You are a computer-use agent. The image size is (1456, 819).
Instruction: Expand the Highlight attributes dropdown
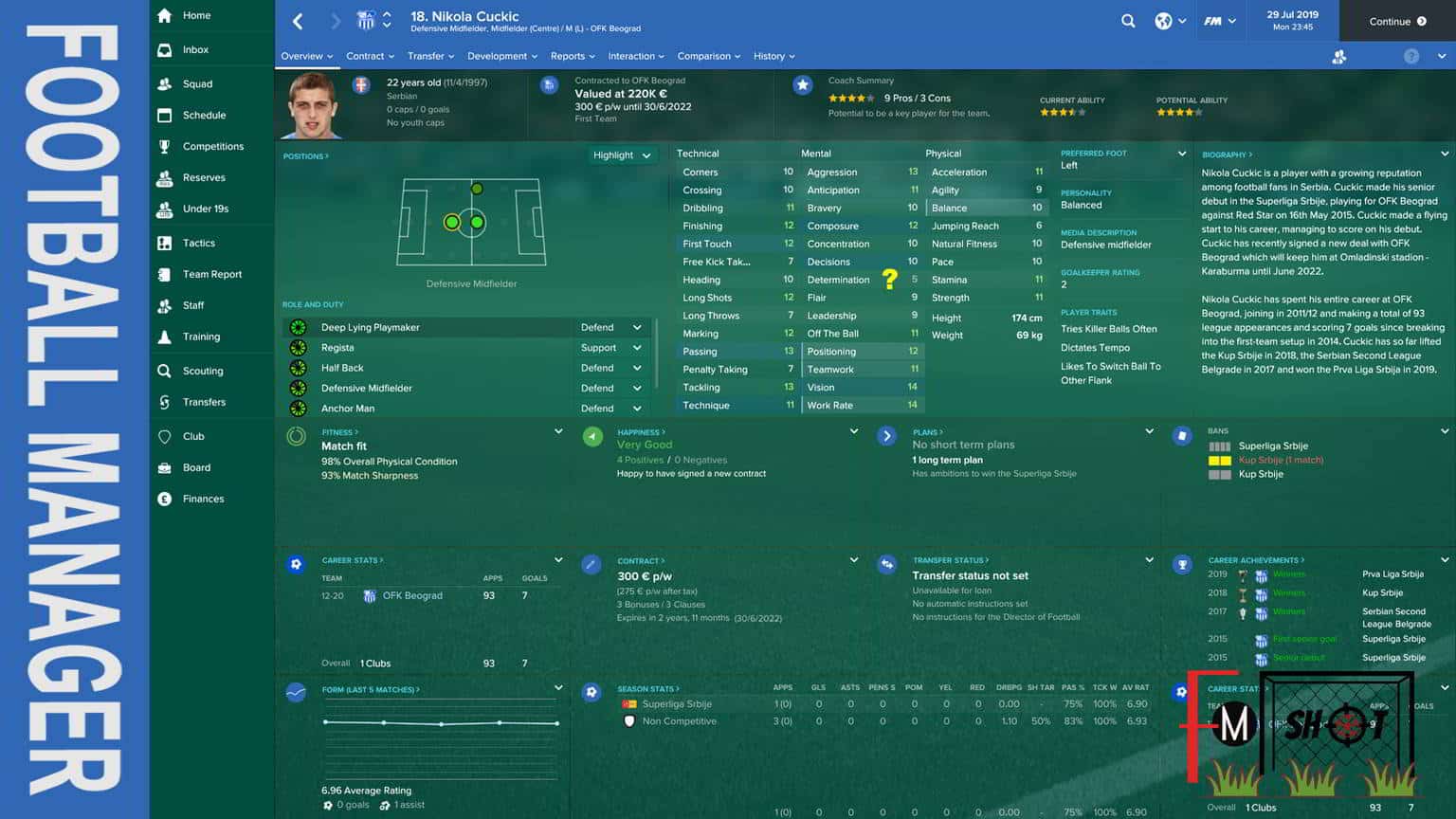point(623,155)
